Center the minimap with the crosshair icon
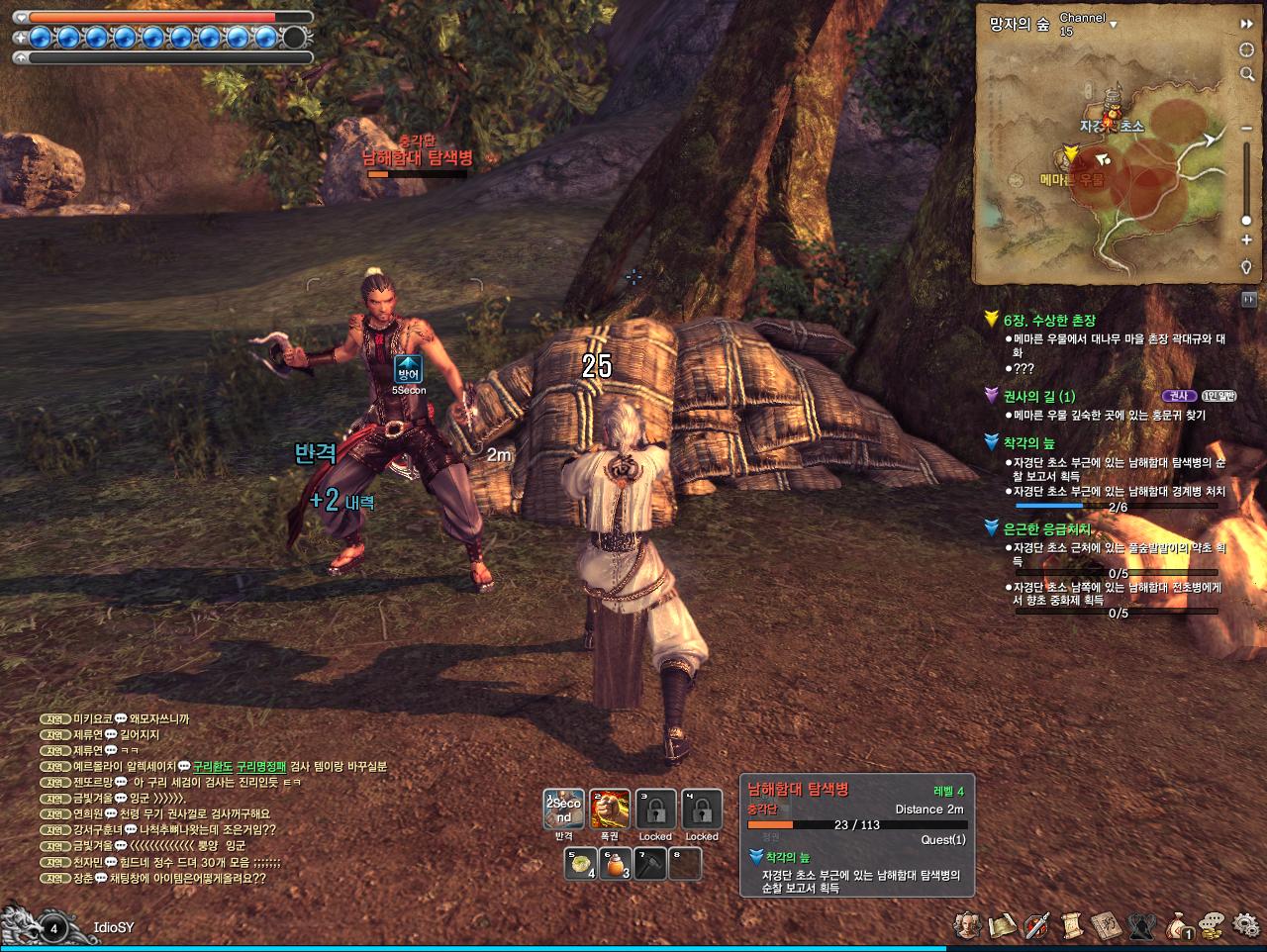This screenshot has width=1267, height=952. click(1246, 50)
